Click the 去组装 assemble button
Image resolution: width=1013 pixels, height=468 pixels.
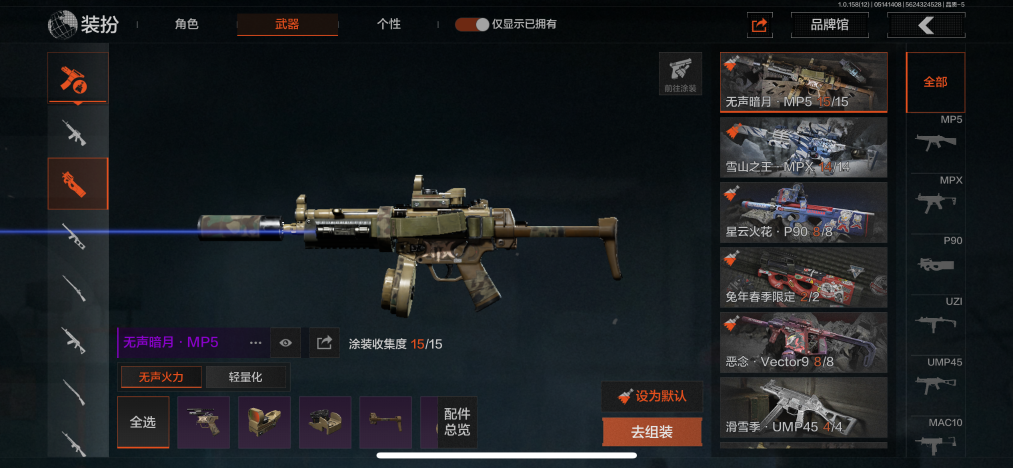[652, 432]
